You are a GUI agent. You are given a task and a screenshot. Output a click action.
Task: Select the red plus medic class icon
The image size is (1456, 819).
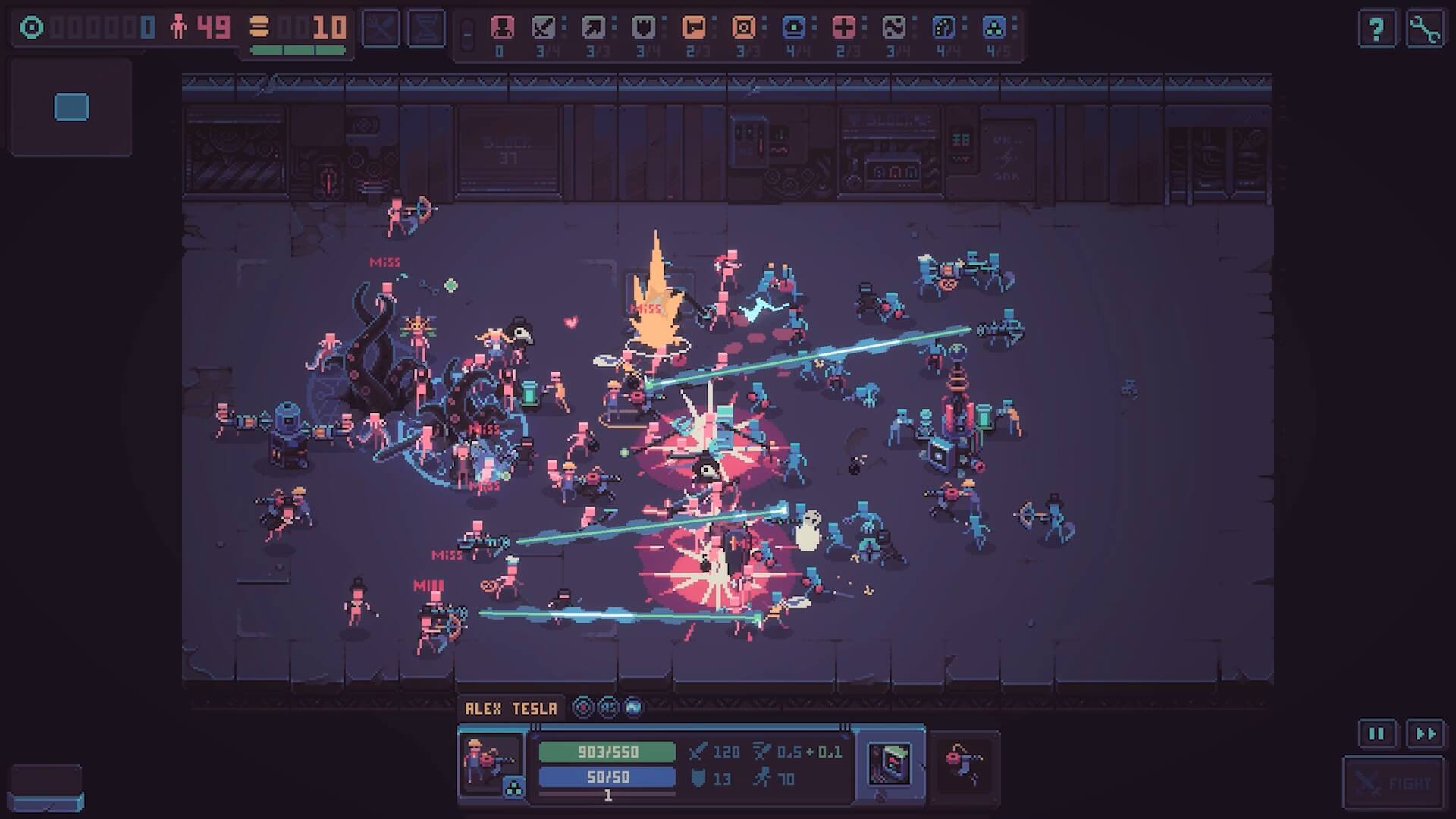(x=843, y=29)
